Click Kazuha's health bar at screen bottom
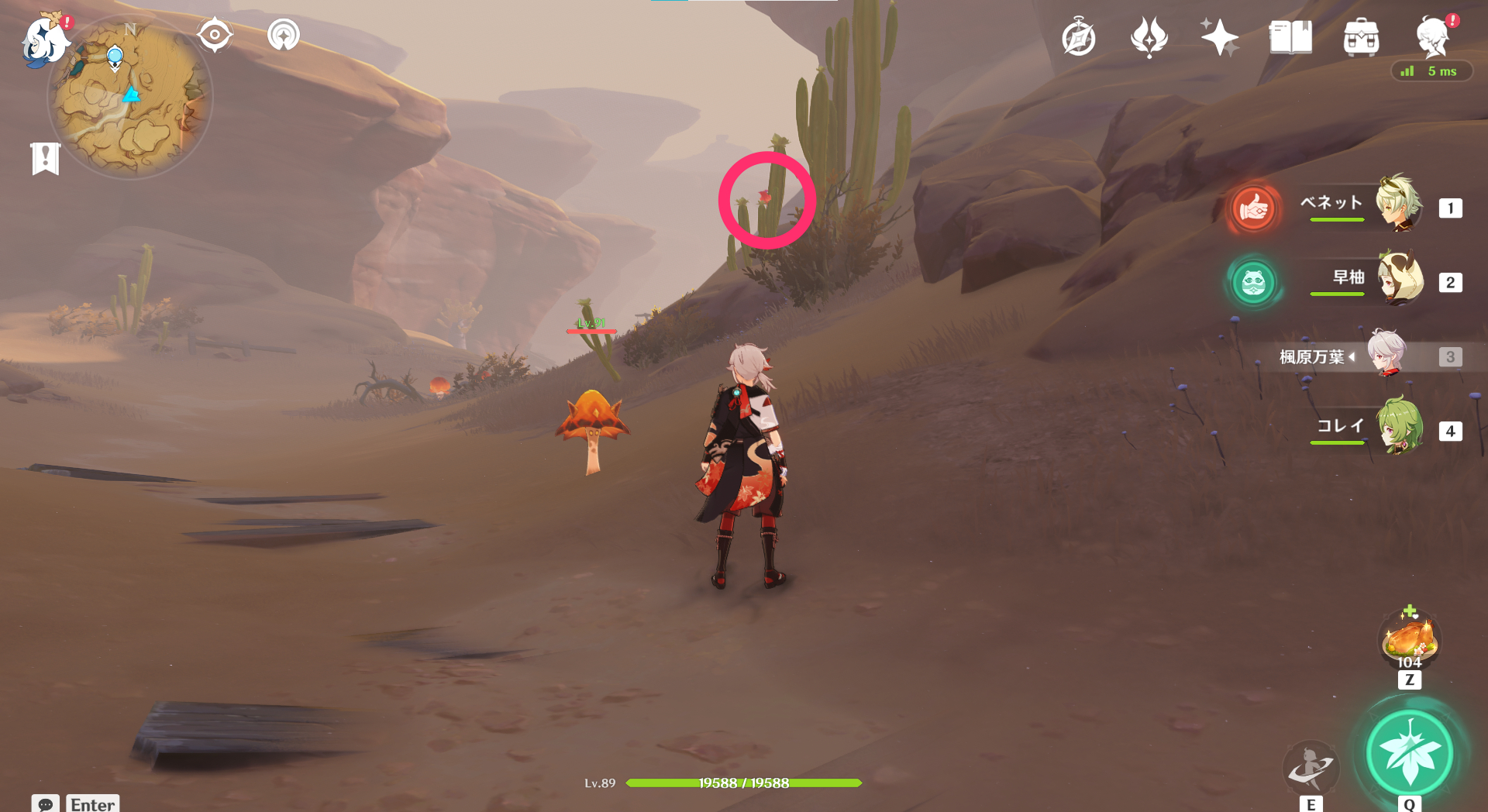This screenshot has width=1488, height=812. coord(742,783)
